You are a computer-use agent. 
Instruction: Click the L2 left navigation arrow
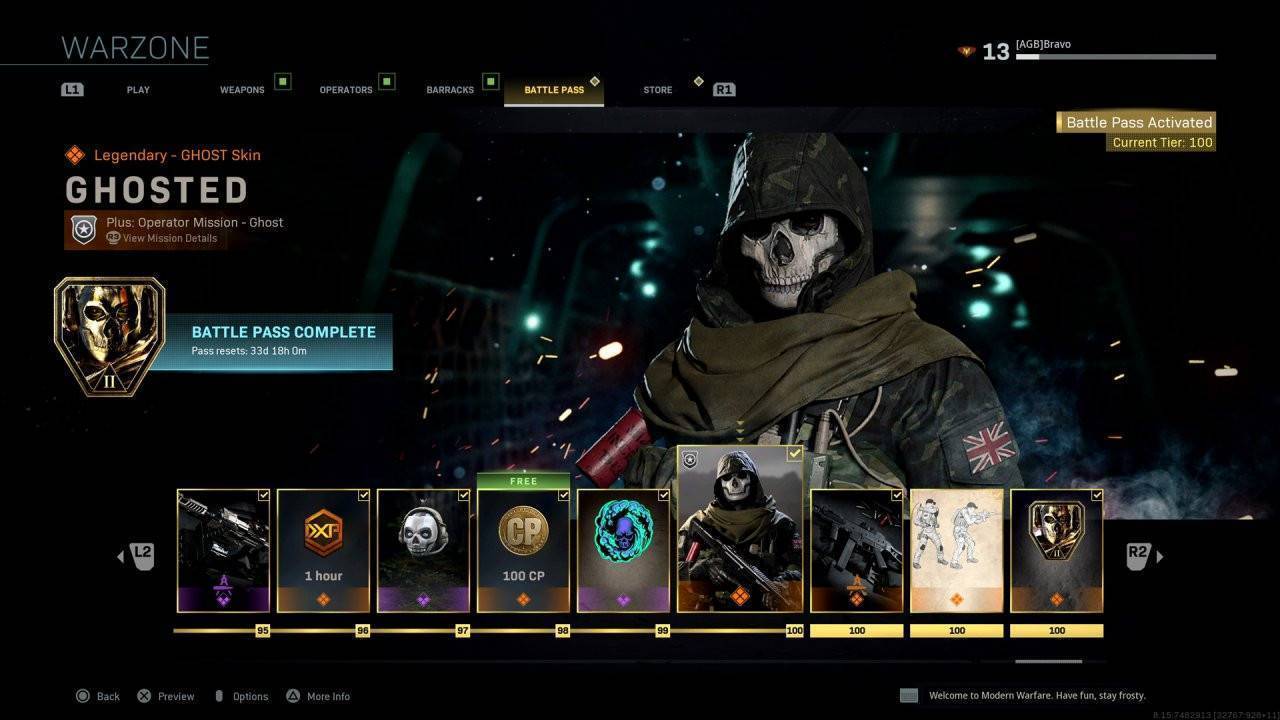pyautogui.click(x=139, y=555)
